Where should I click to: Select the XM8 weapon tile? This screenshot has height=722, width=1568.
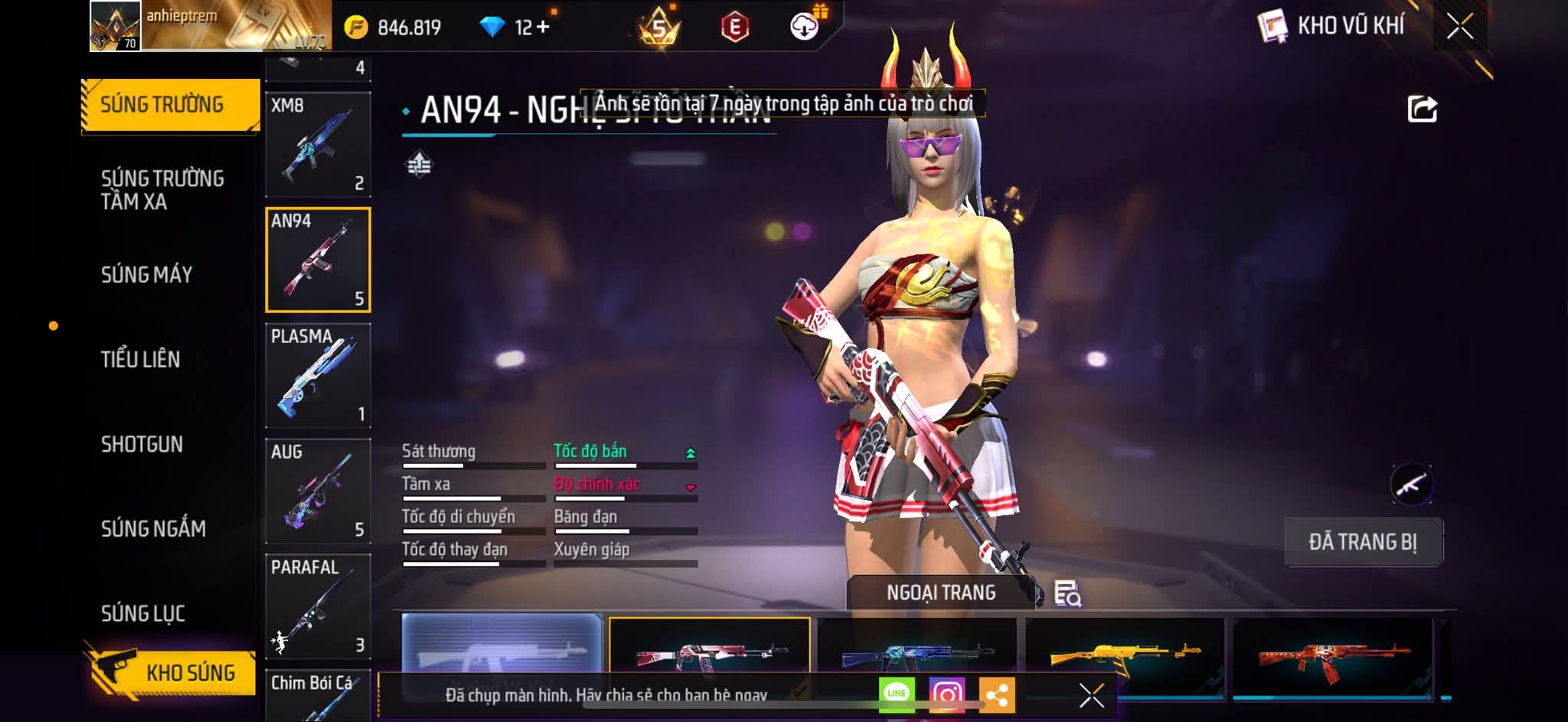(x=318, y=145)
